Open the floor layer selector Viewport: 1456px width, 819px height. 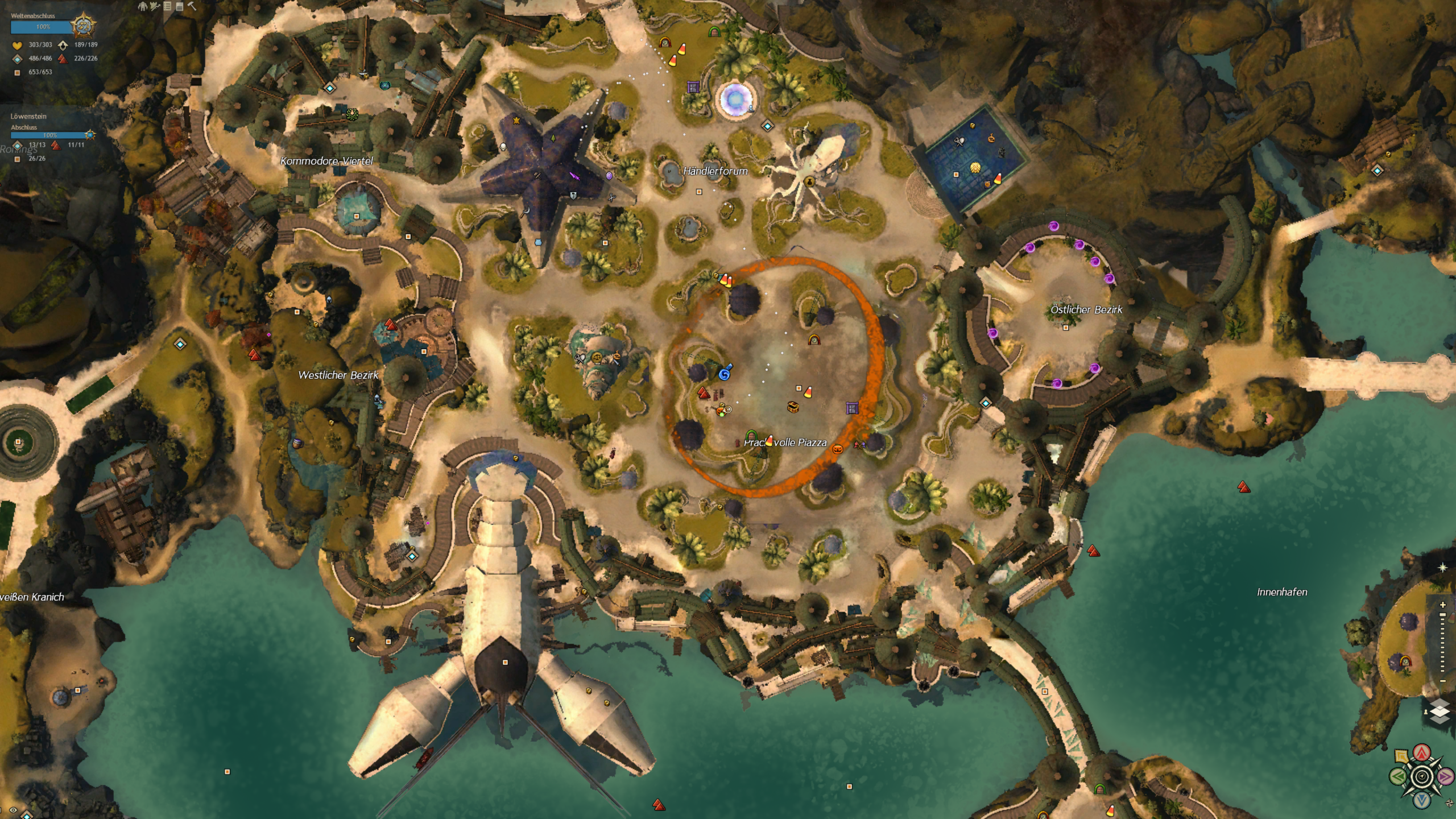click(1439, 712)
